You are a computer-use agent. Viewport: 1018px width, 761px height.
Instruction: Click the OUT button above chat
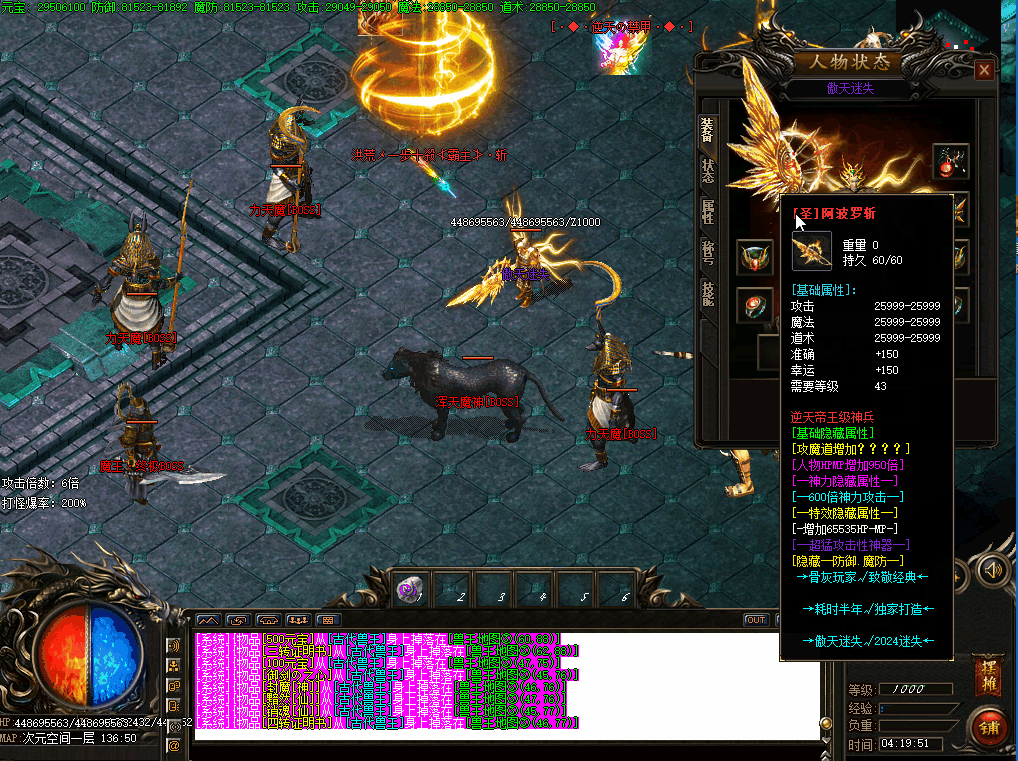click(x=756, y=620)
